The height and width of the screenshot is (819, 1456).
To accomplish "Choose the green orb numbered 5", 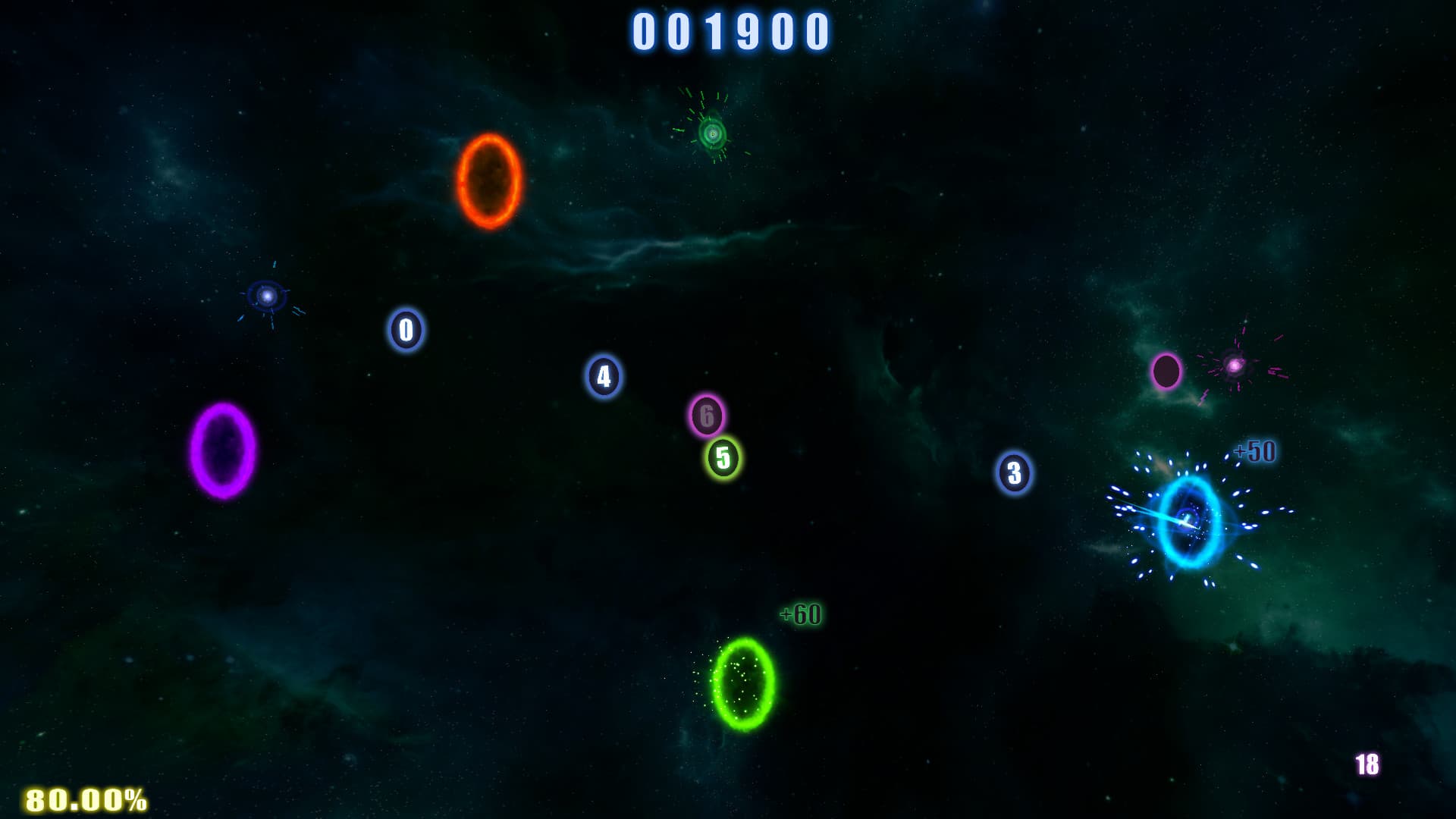I will click(723, 458).
